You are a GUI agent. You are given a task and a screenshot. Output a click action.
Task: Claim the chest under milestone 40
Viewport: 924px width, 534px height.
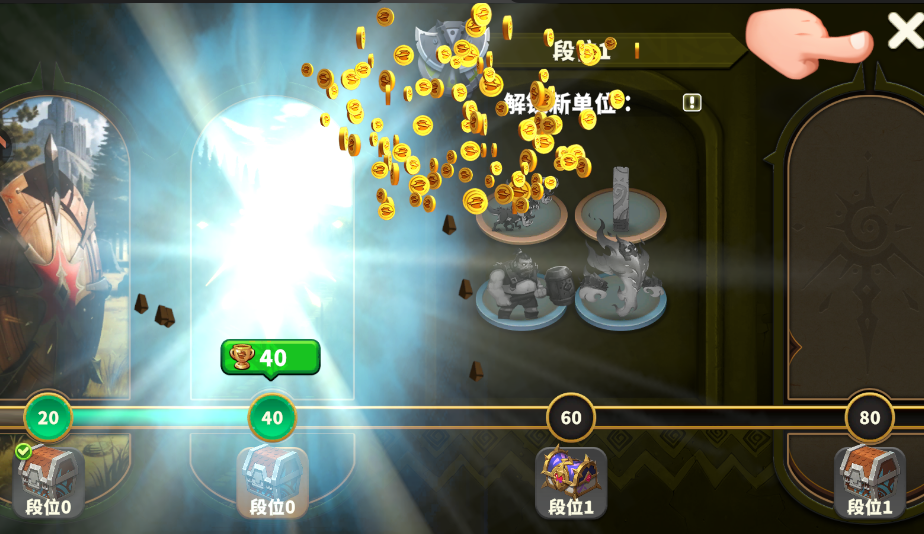[272, 473]
